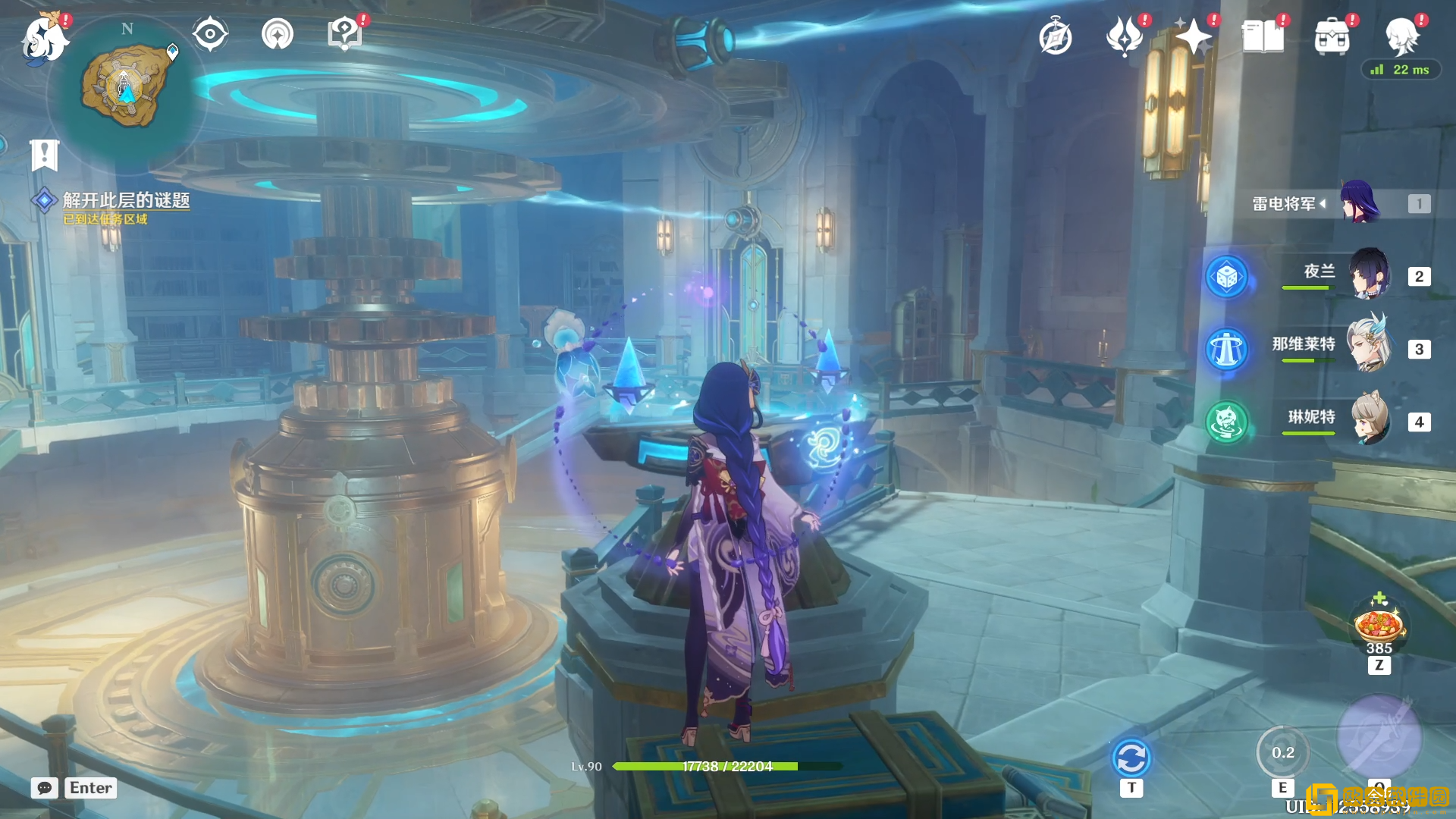The width and height of the screenshot is (1456, 819).
Task: Open the character profile head icon
Action: (1401, 36)
